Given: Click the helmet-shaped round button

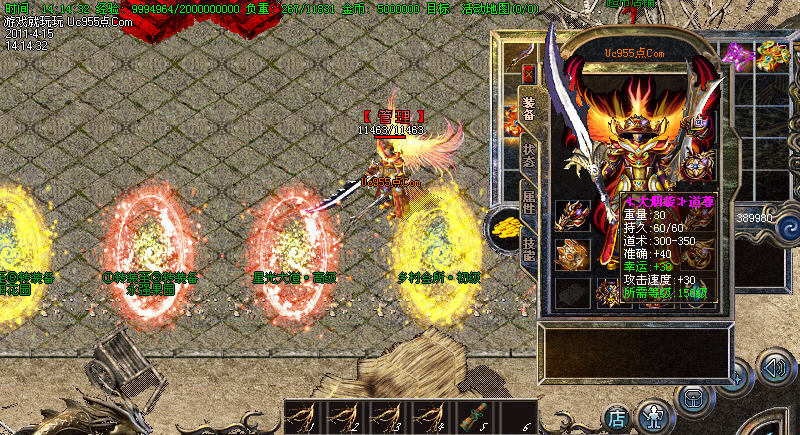Looking at the screenshot, I should [693, 396].
